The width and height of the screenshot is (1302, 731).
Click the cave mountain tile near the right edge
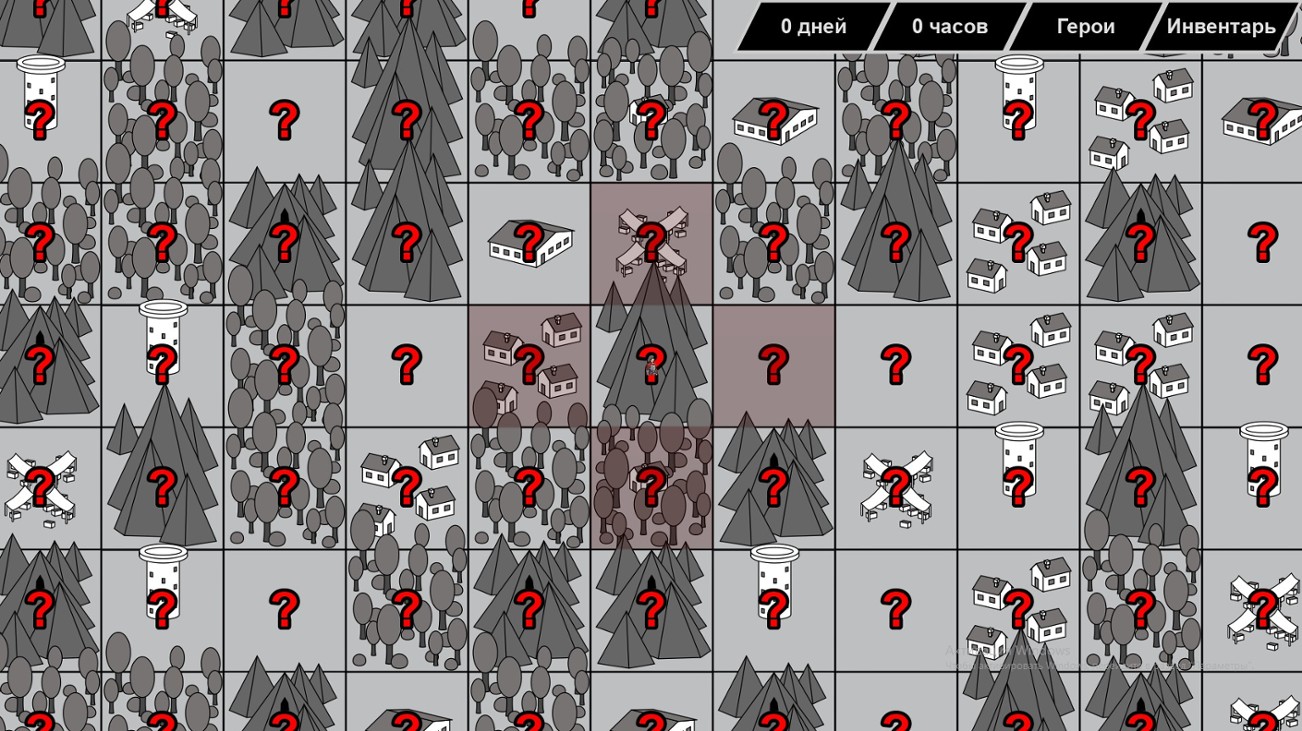click(x=1140, y=240)
